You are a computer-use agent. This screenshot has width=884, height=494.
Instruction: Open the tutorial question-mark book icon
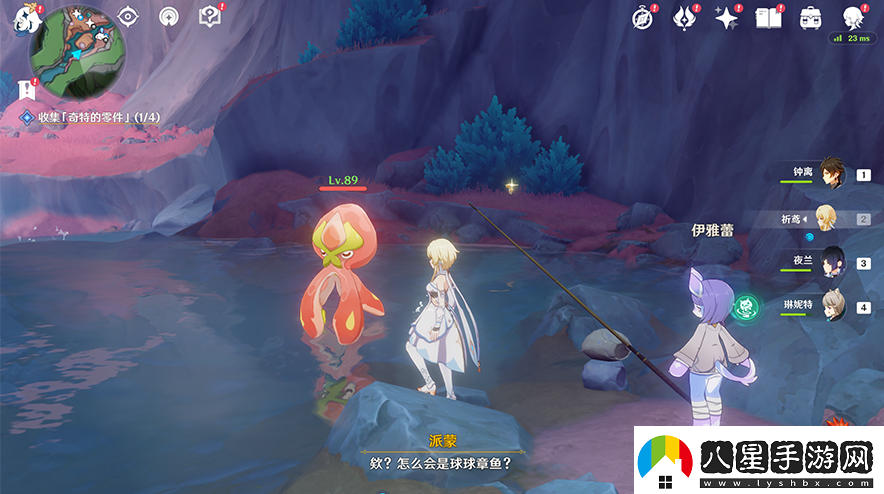pos(209,16)
